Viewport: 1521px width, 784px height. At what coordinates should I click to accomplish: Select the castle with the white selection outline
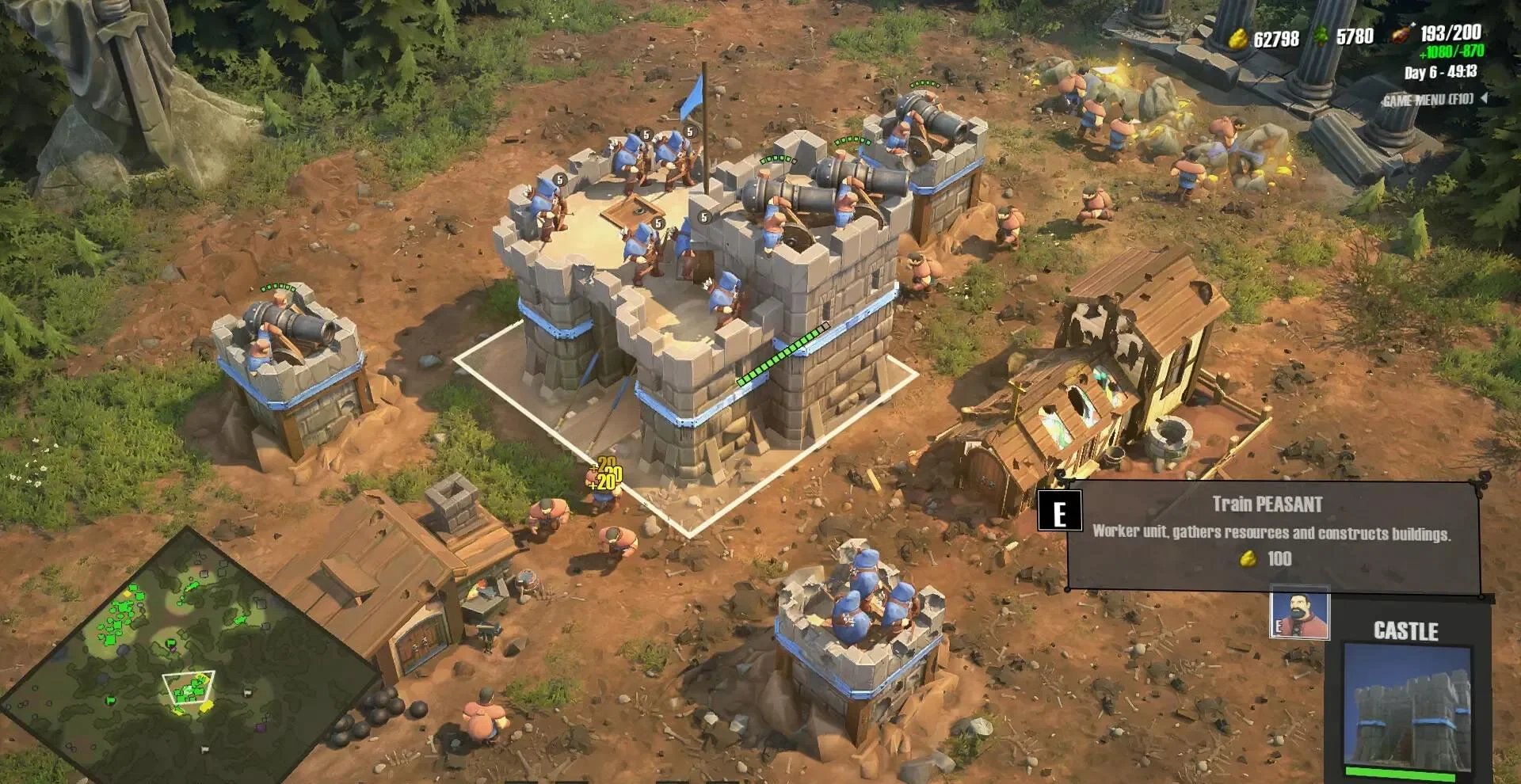(x=697, y=317)
